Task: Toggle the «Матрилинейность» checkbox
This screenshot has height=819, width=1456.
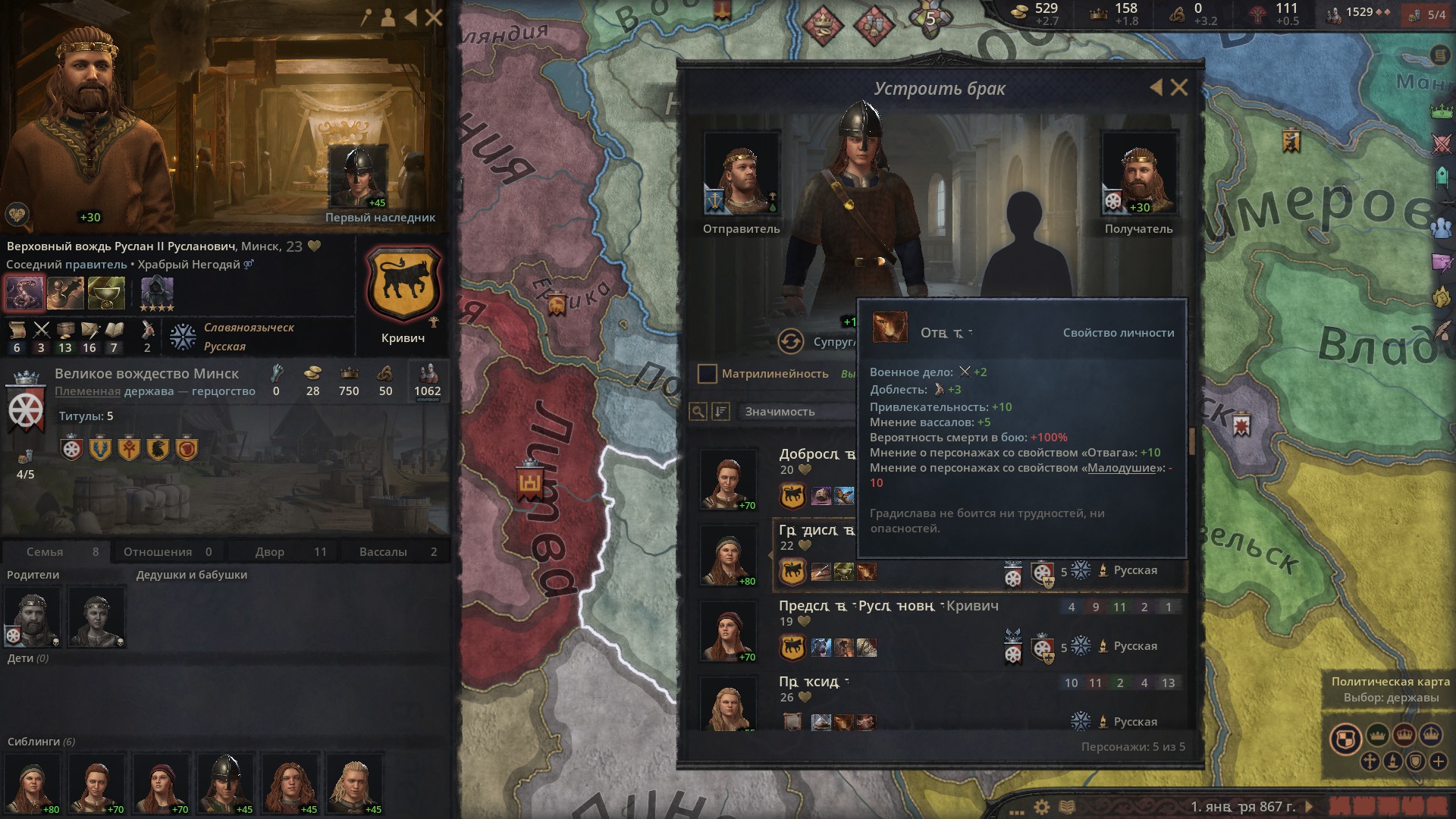Action: (x=707, y=374)
